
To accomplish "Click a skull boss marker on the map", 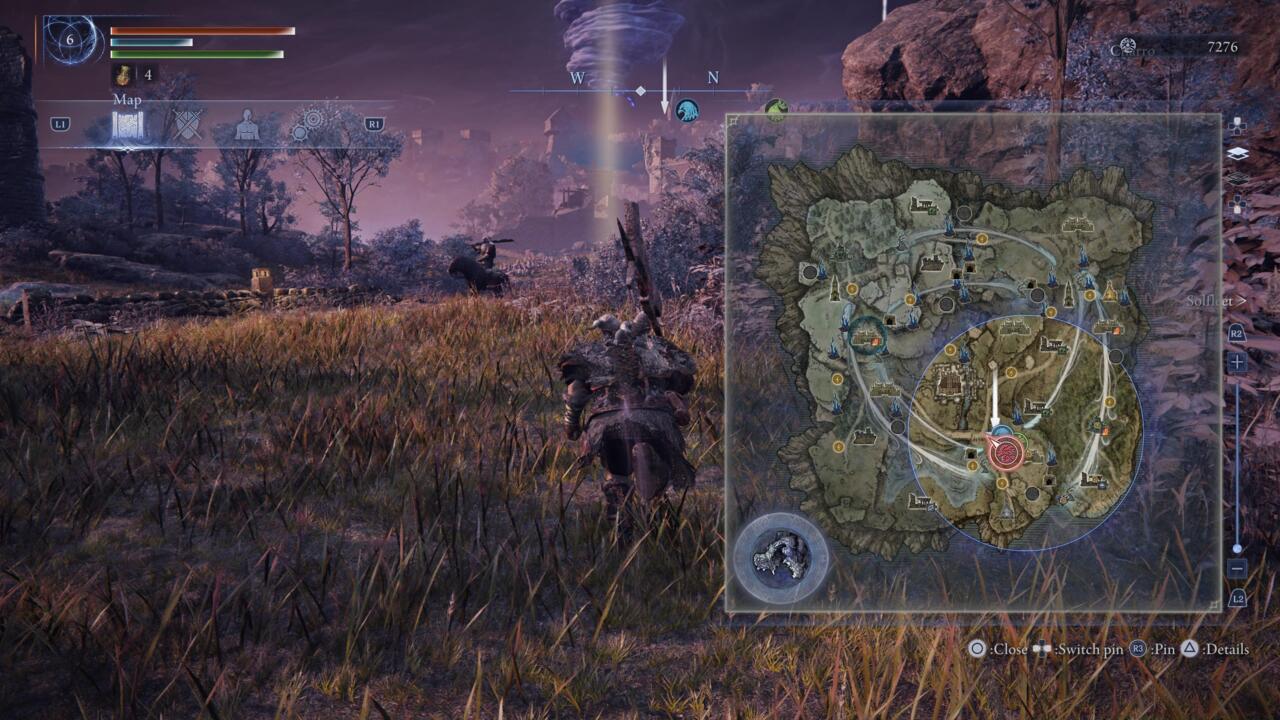I will 1032,493.
